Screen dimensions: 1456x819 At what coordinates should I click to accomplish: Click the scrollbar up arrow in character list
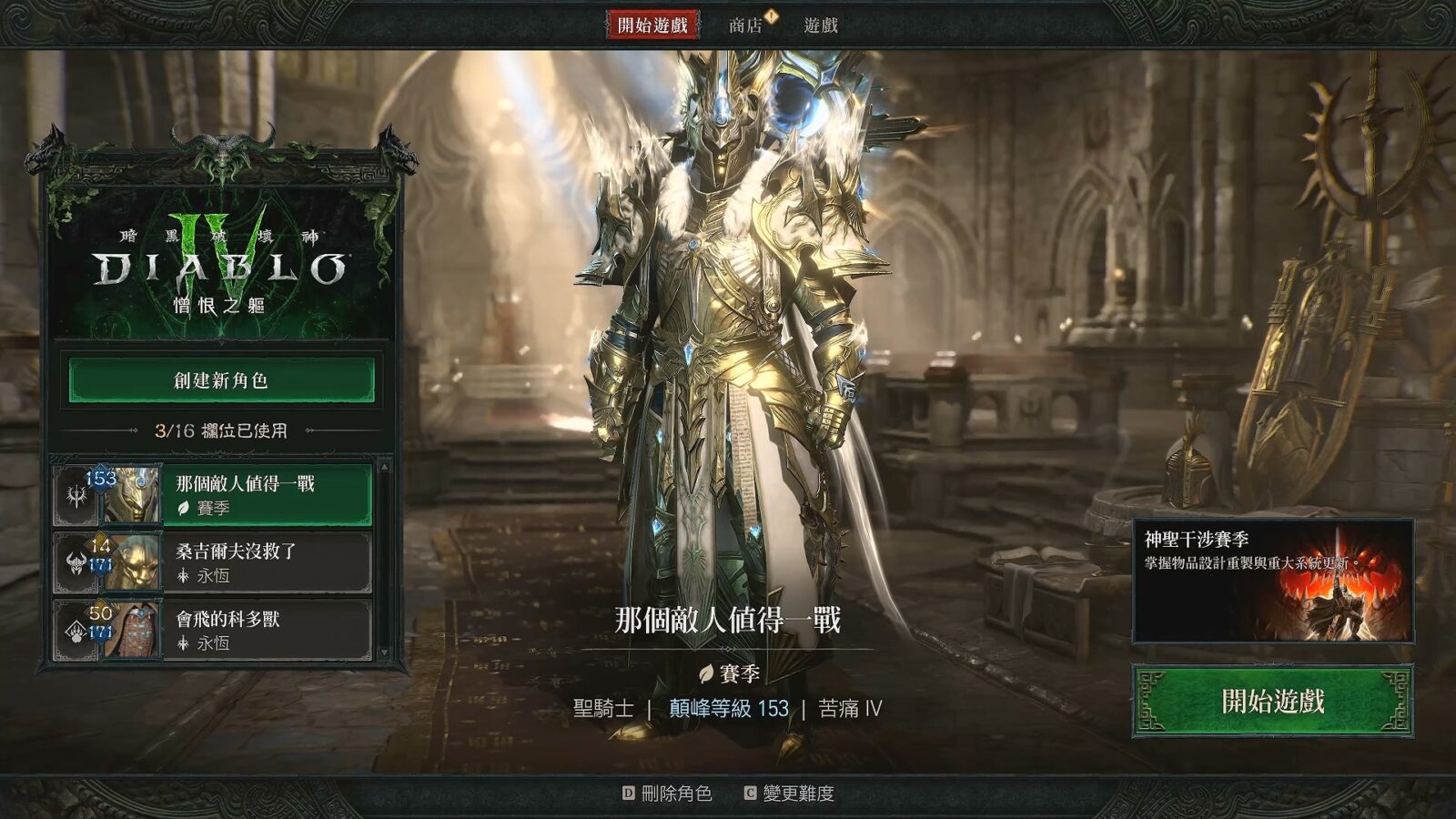pyautogui.click(x=383, y=466)
